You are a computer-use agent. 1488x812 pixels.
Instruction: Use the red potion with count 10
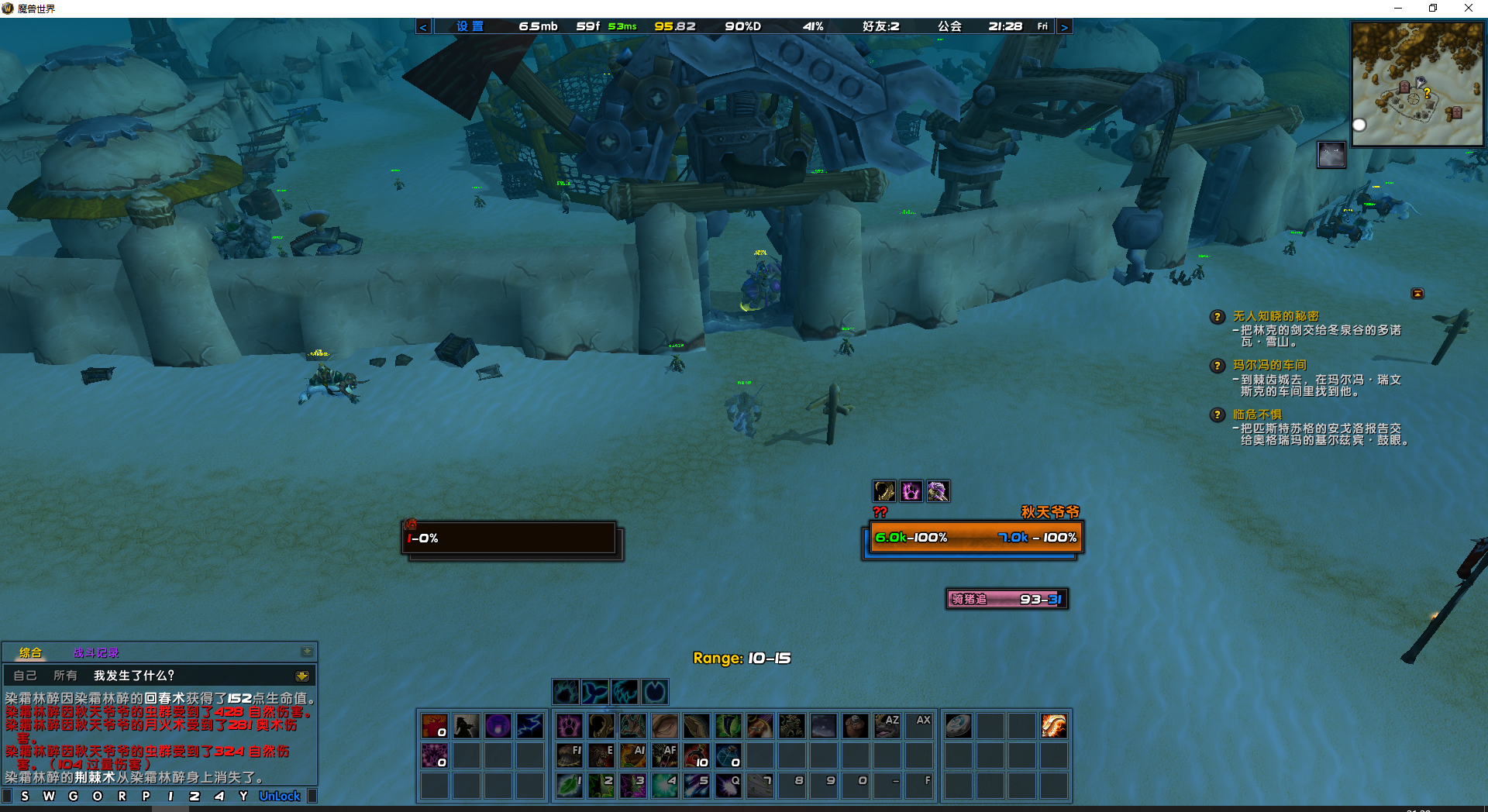[696, 755]
